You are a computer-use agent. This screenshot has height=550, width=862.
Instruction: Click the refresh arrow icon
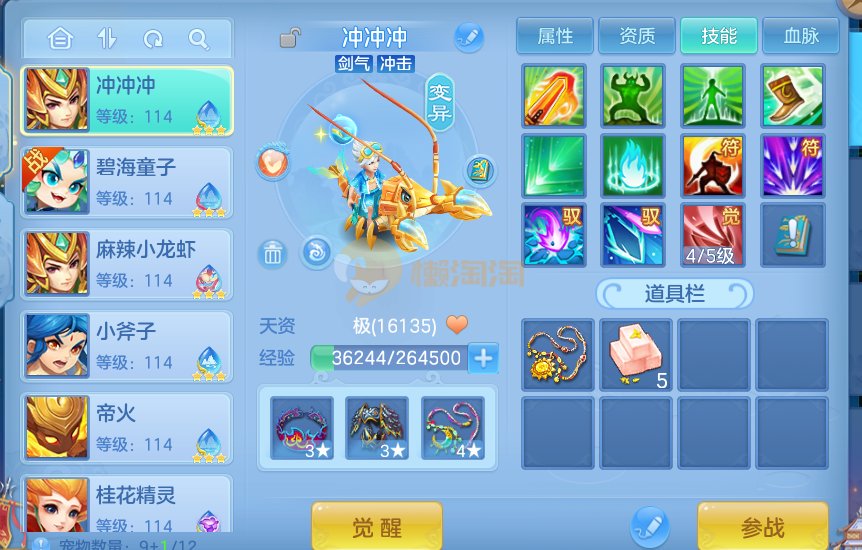pos(153,40)
